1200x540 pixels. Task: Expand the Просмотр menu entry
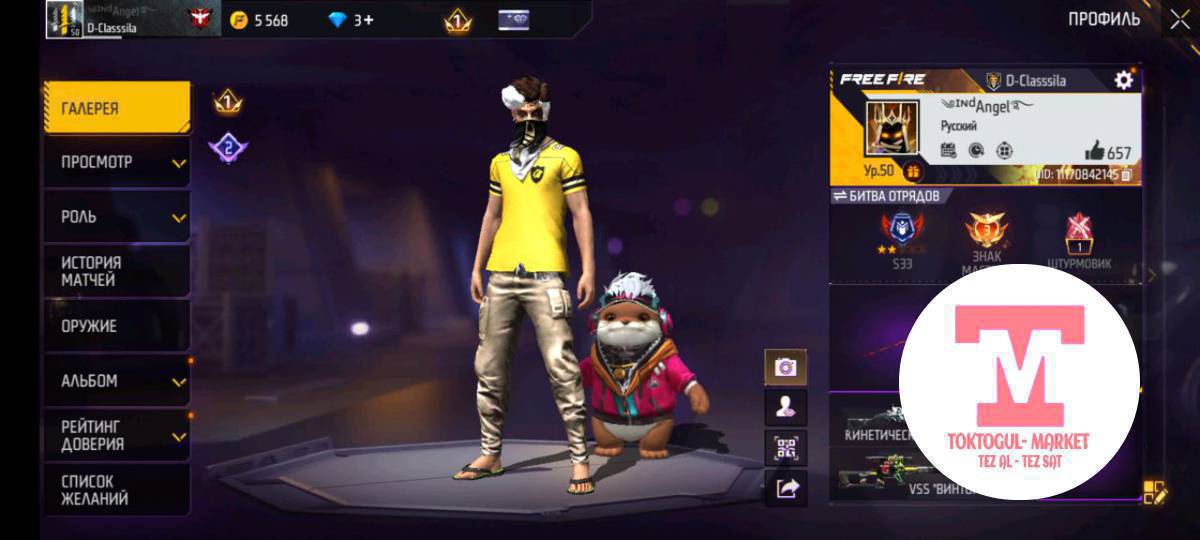pos(116,162)
